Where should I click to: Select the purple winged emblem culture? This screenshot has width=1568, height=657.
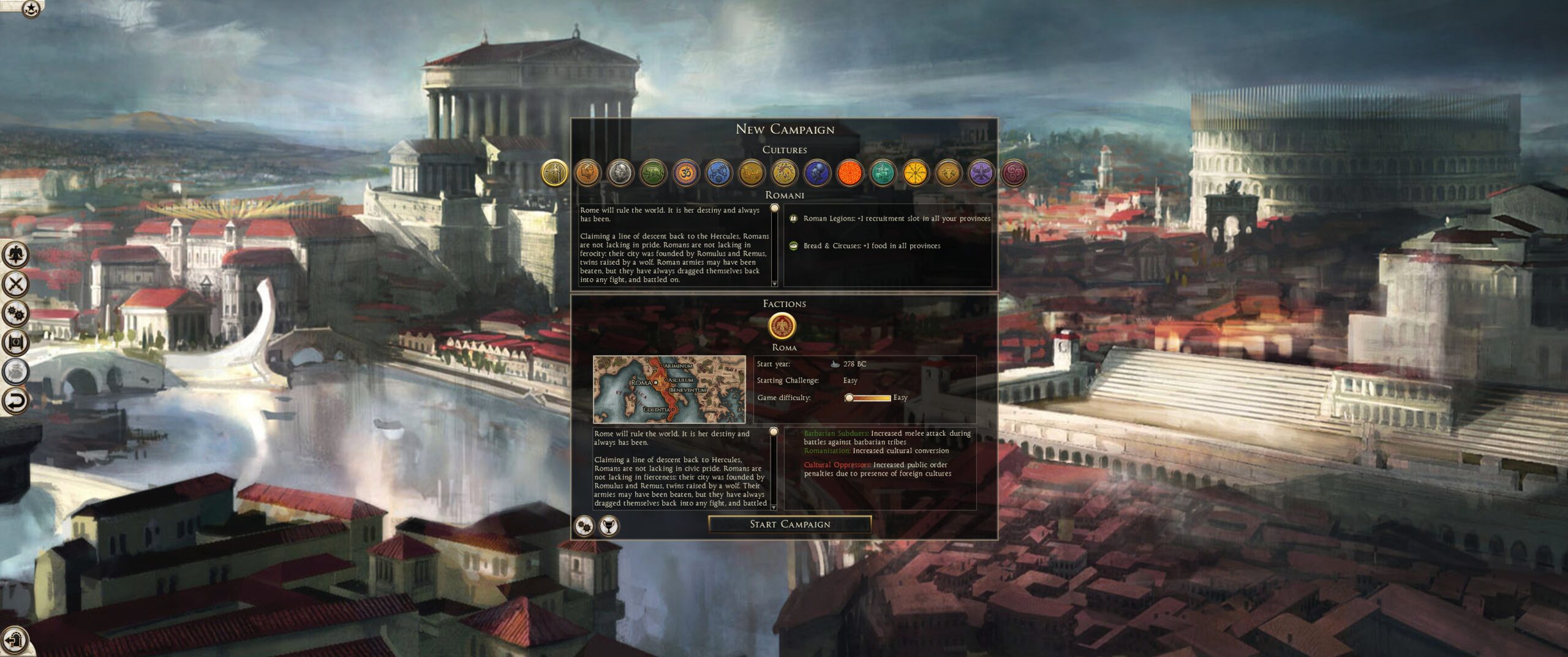[x=981, y=173]
